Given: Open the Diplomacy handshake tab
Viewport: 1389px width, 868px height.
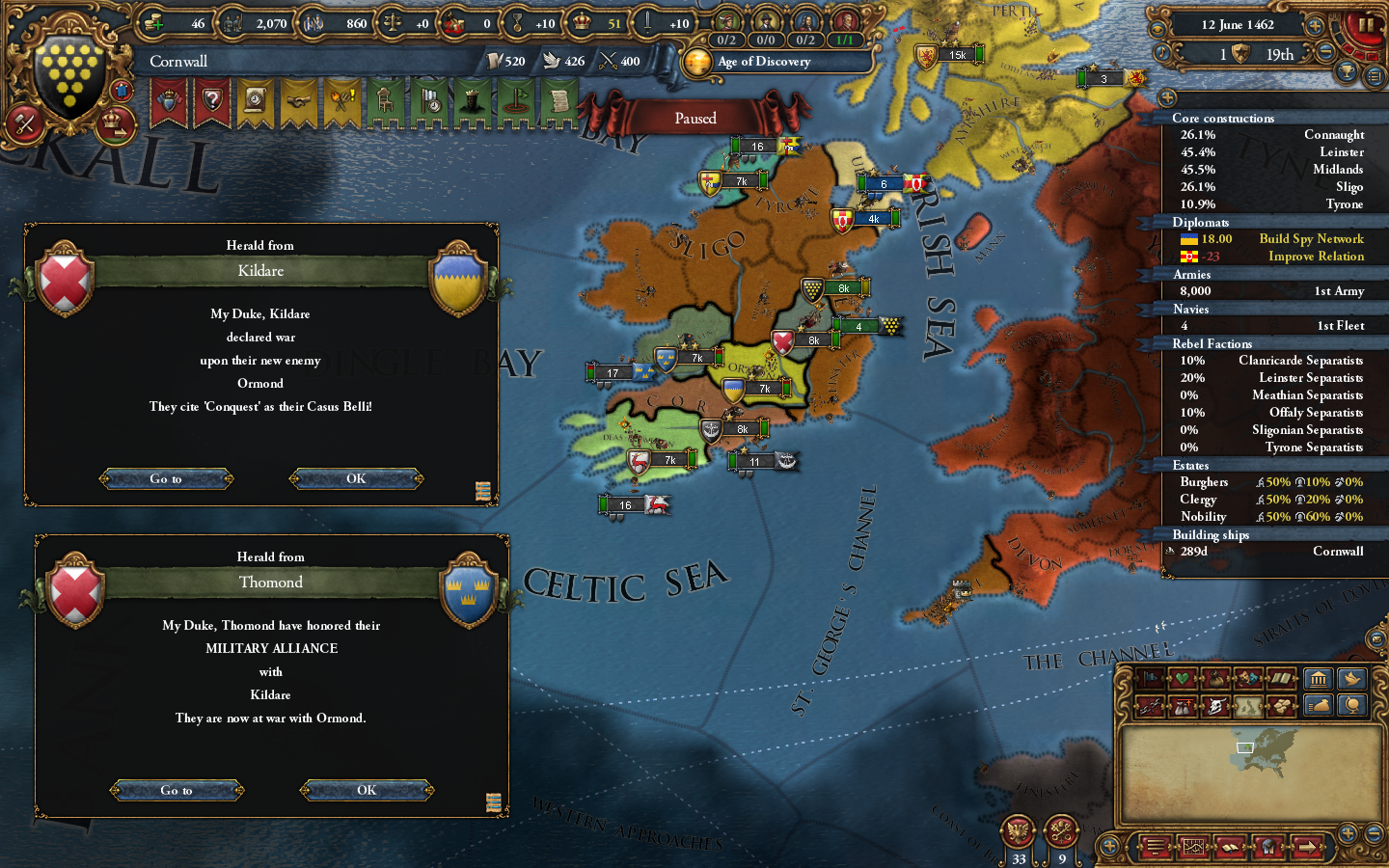Looking at the screenshot, I should [297, 101].
